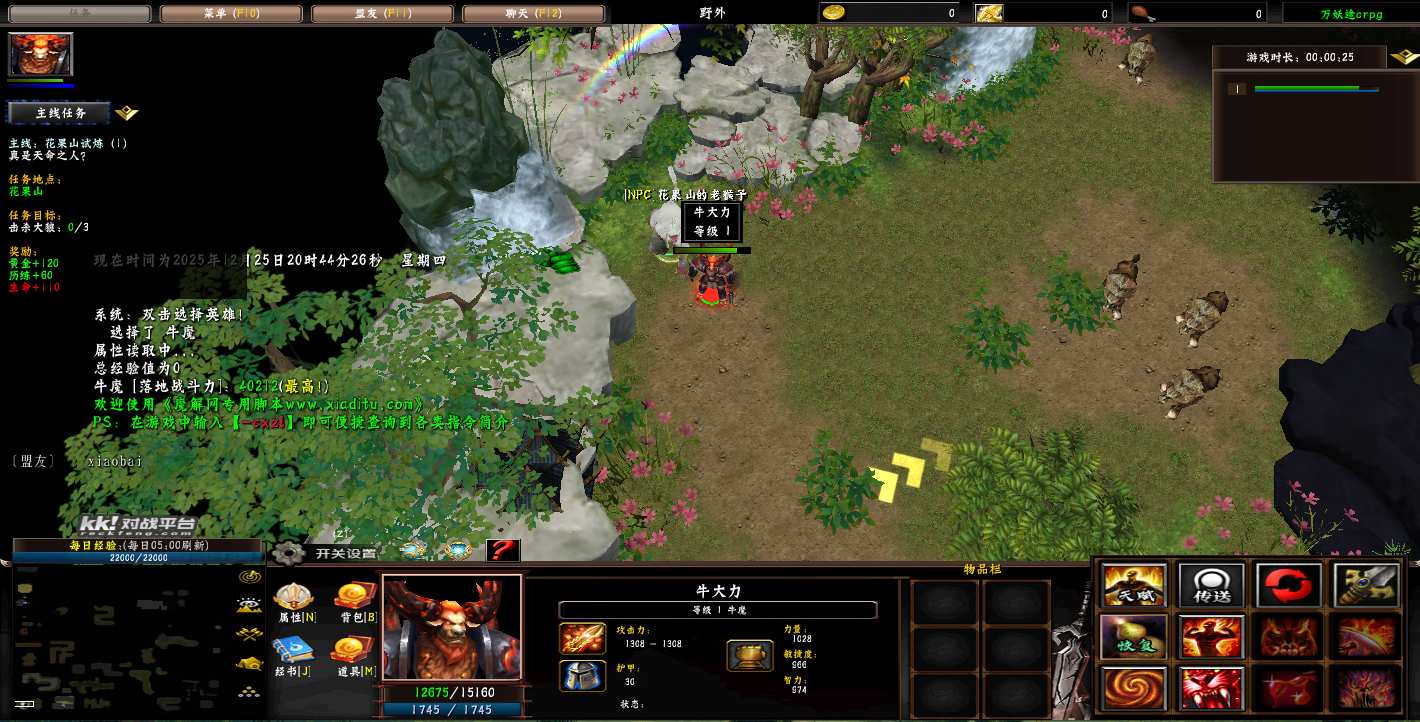This screenshot has width=1420, height=722.
Task: Click the red circular arrows ability icon
Action: (x=1289, y=585)
